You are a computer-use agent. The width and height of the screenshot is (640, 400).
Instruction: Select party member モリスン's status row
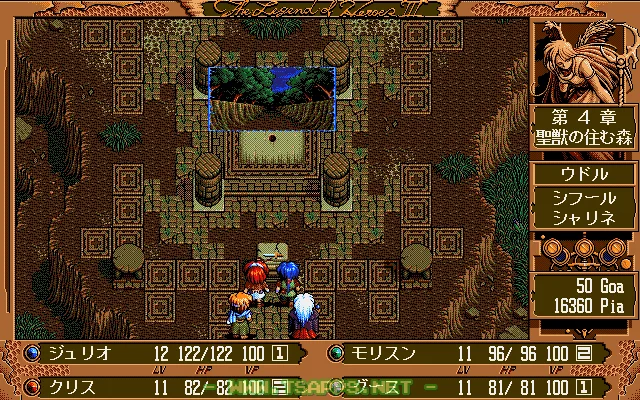[x=480, y=353]
